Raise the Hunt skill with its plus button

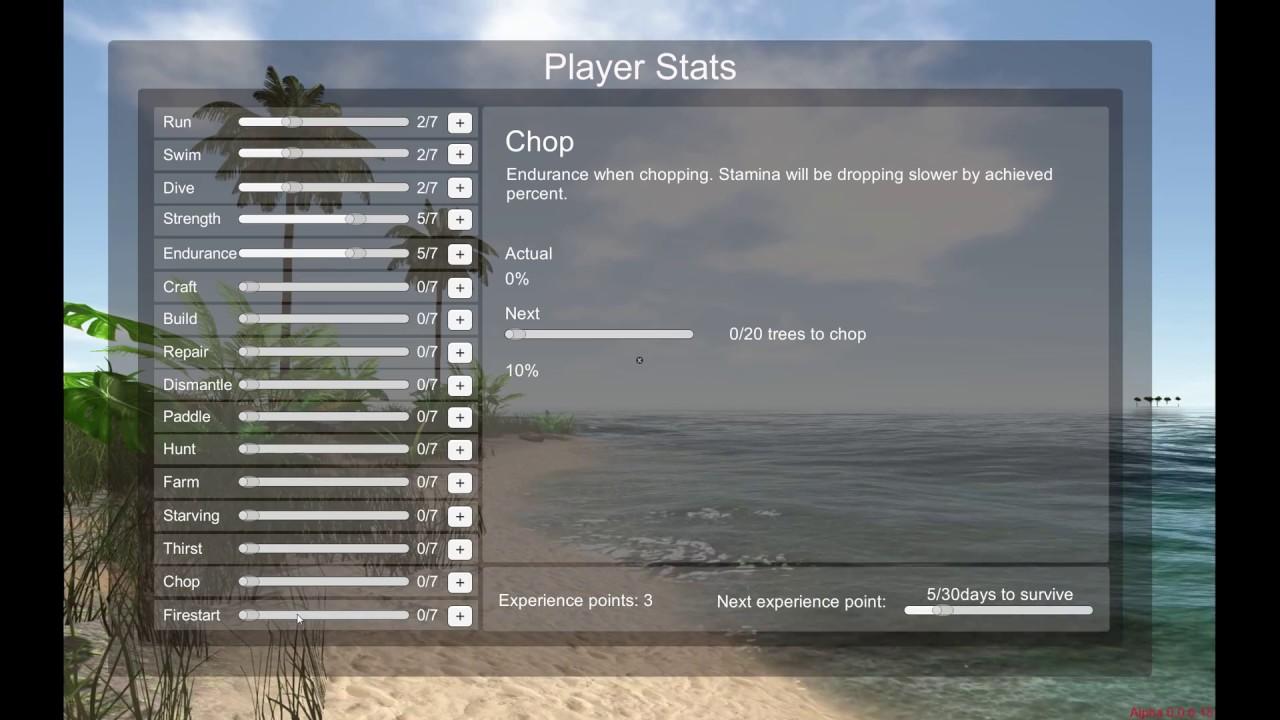[x=459, y=449]
